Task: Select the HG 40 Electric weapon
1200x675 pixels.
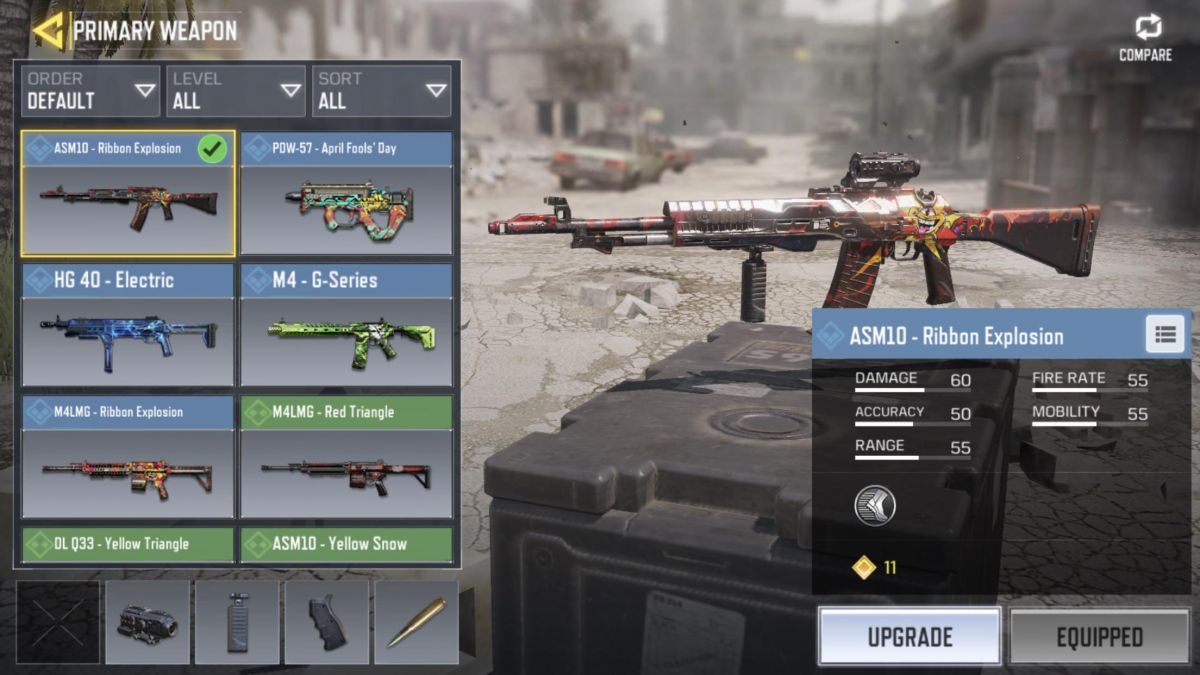Action: [128, 325]
